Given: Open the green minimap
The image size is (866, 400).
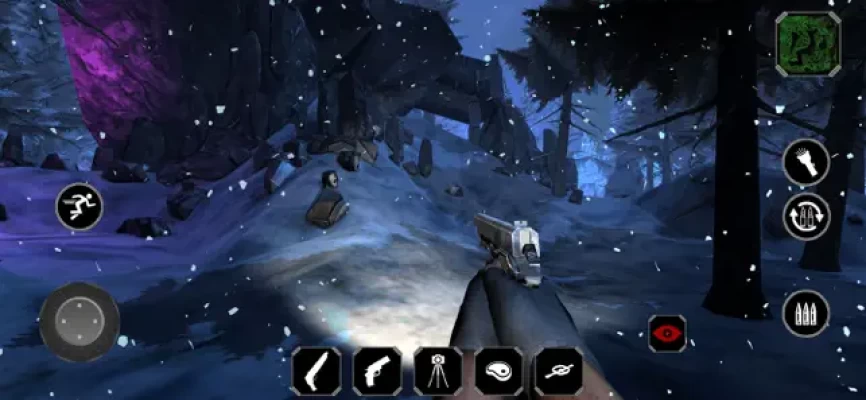Looking at the screenshot, I should tap(808, 43).
